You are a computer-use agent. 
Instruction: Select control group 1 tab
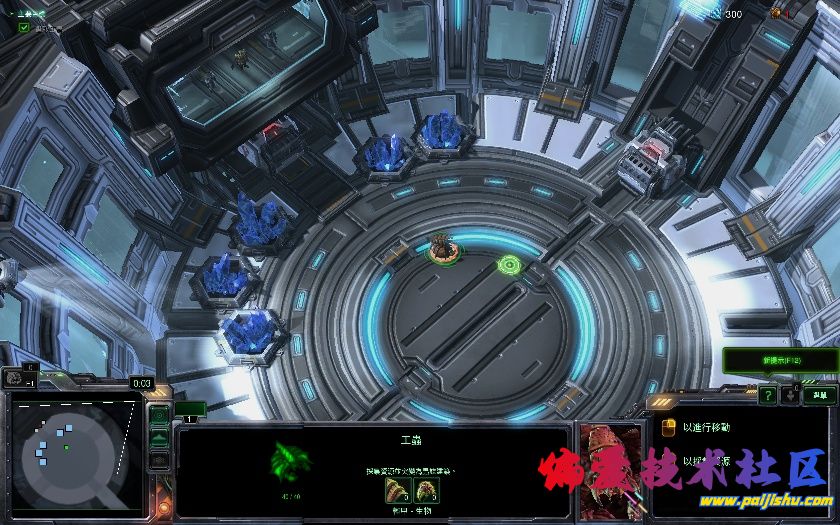[x=190, y=409]
